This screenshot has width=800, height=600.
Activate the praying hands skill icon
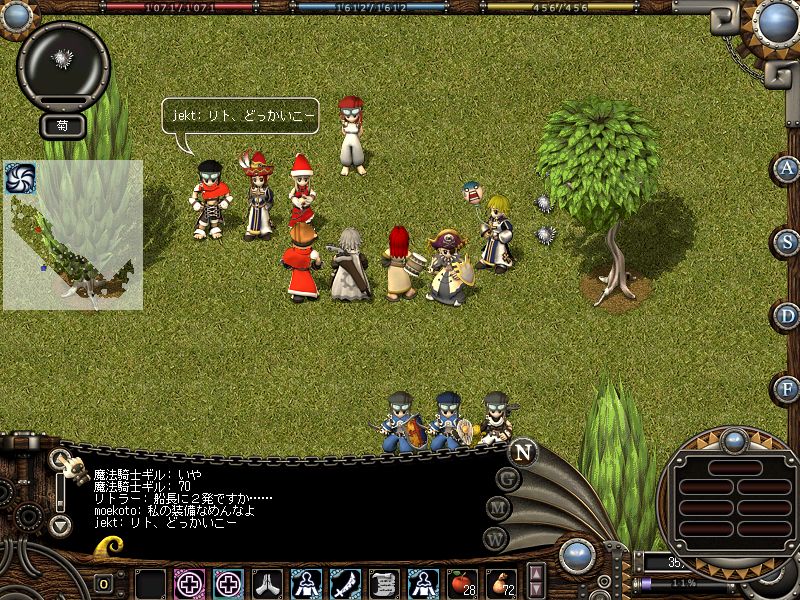click(267, 582)
